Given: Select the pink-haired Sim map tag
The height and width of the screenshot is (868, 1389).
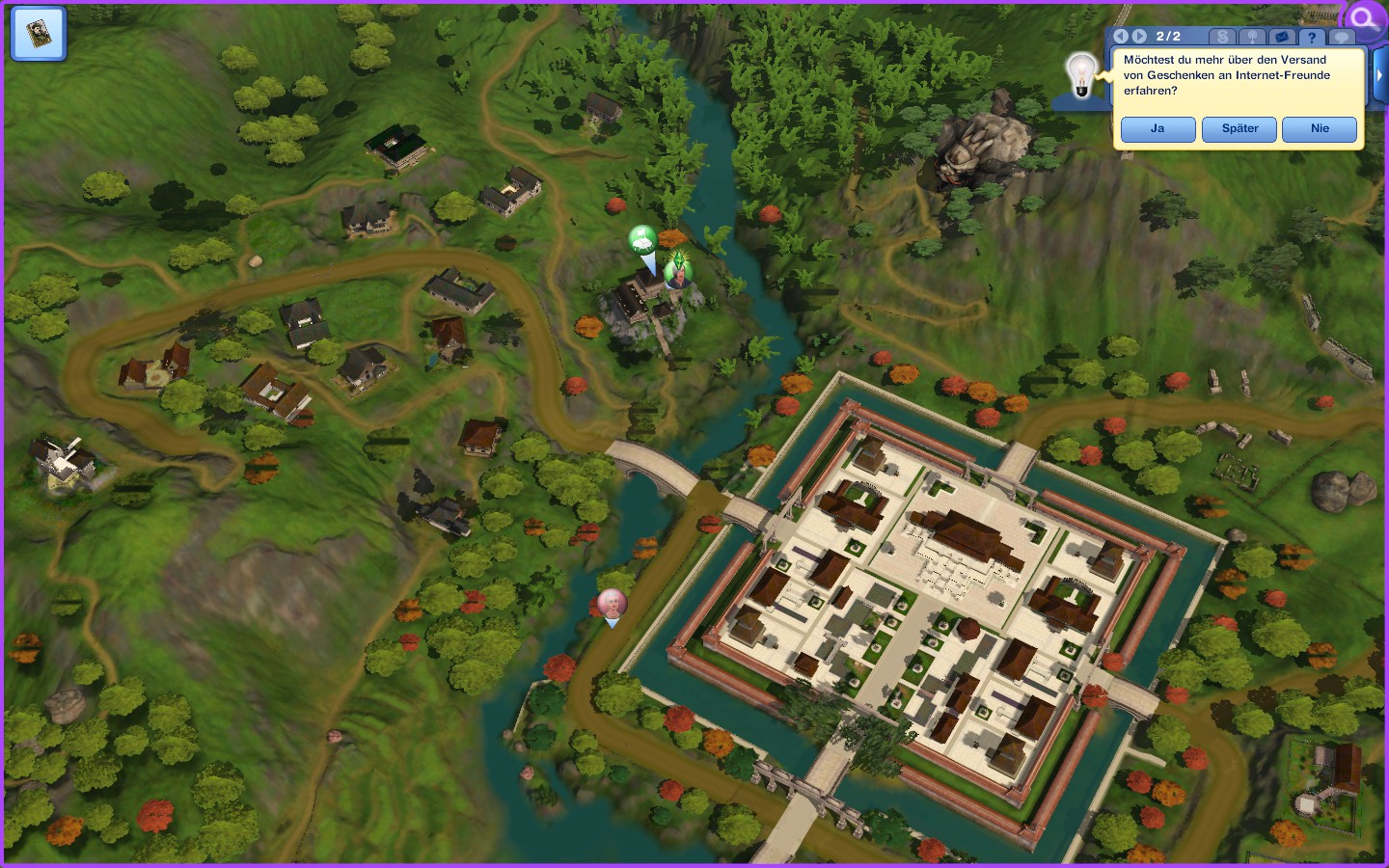Looking at the screenshot, I should [x=612, y=606].
